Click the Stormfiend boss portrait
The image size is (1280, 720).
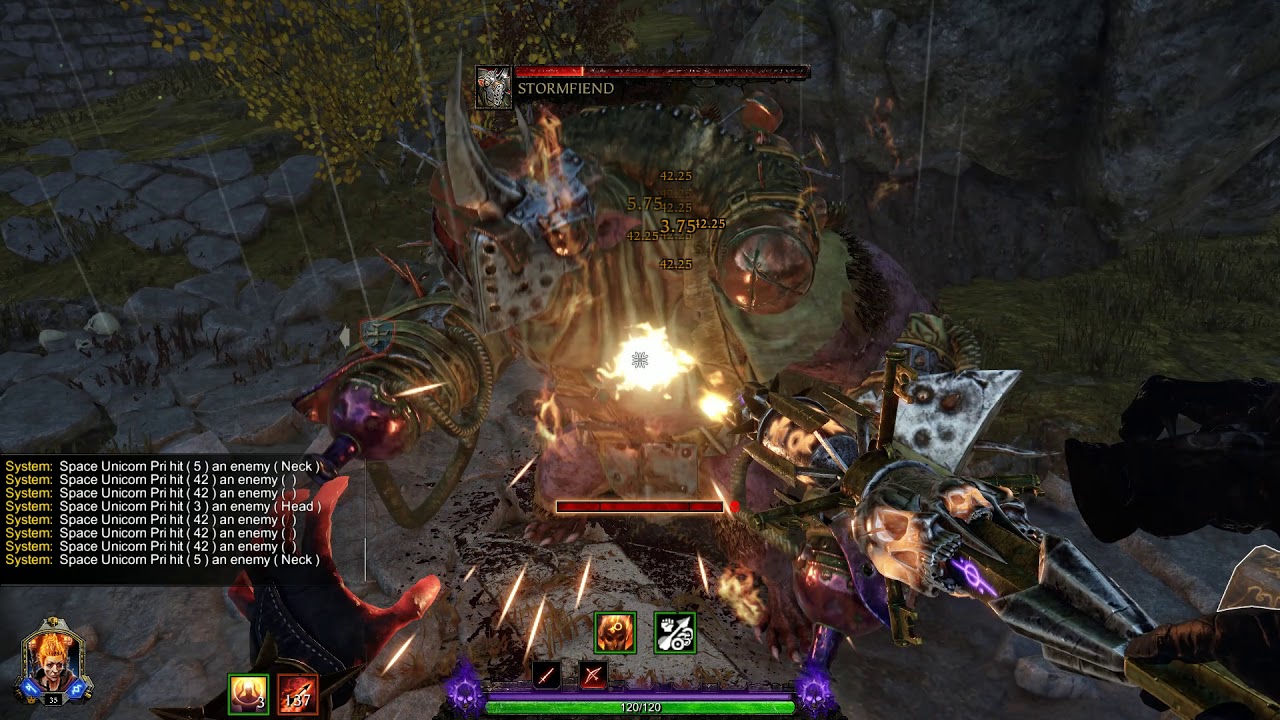[493, 87]
